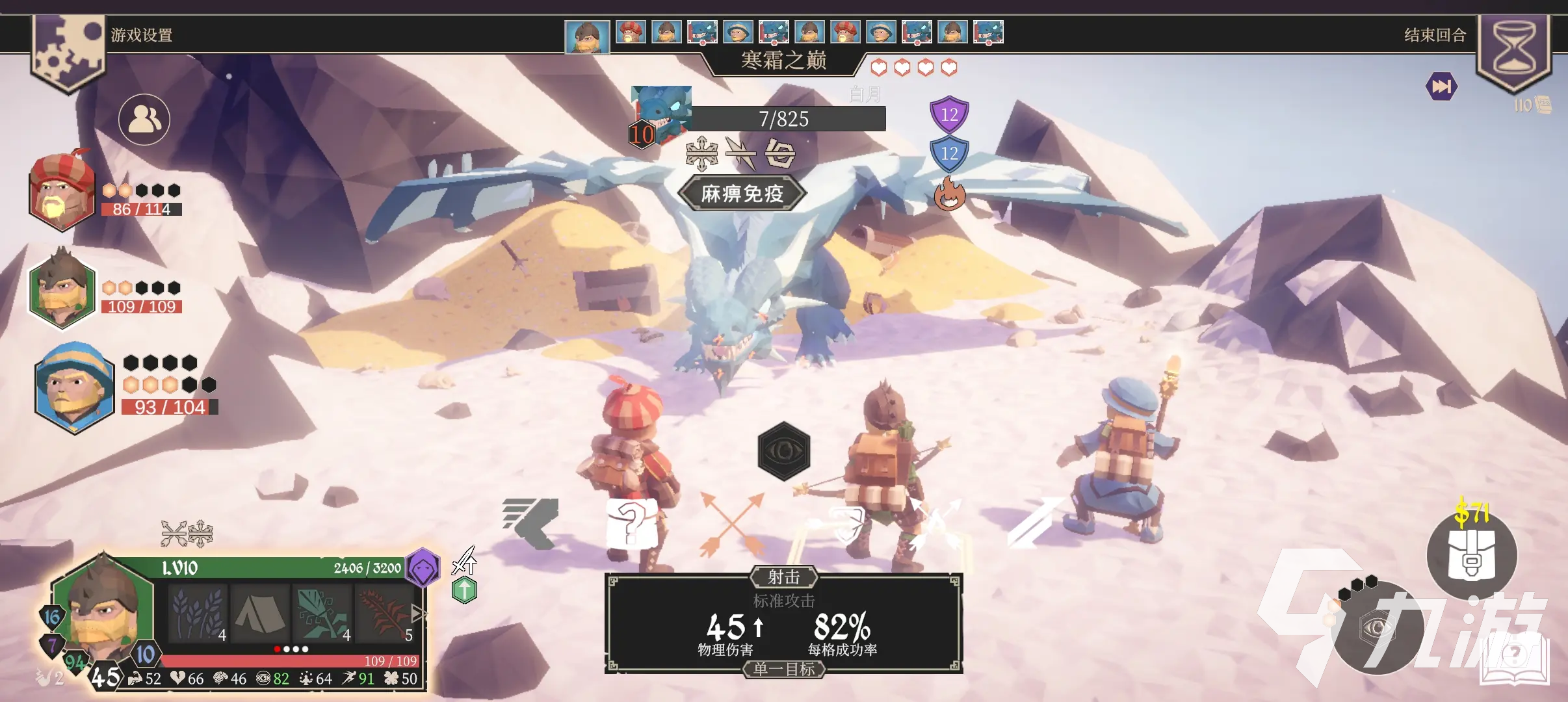The image size is (1568, 702).
Task: Toggle the fast-forward speed button
Action: click(x=1441, y=86)
